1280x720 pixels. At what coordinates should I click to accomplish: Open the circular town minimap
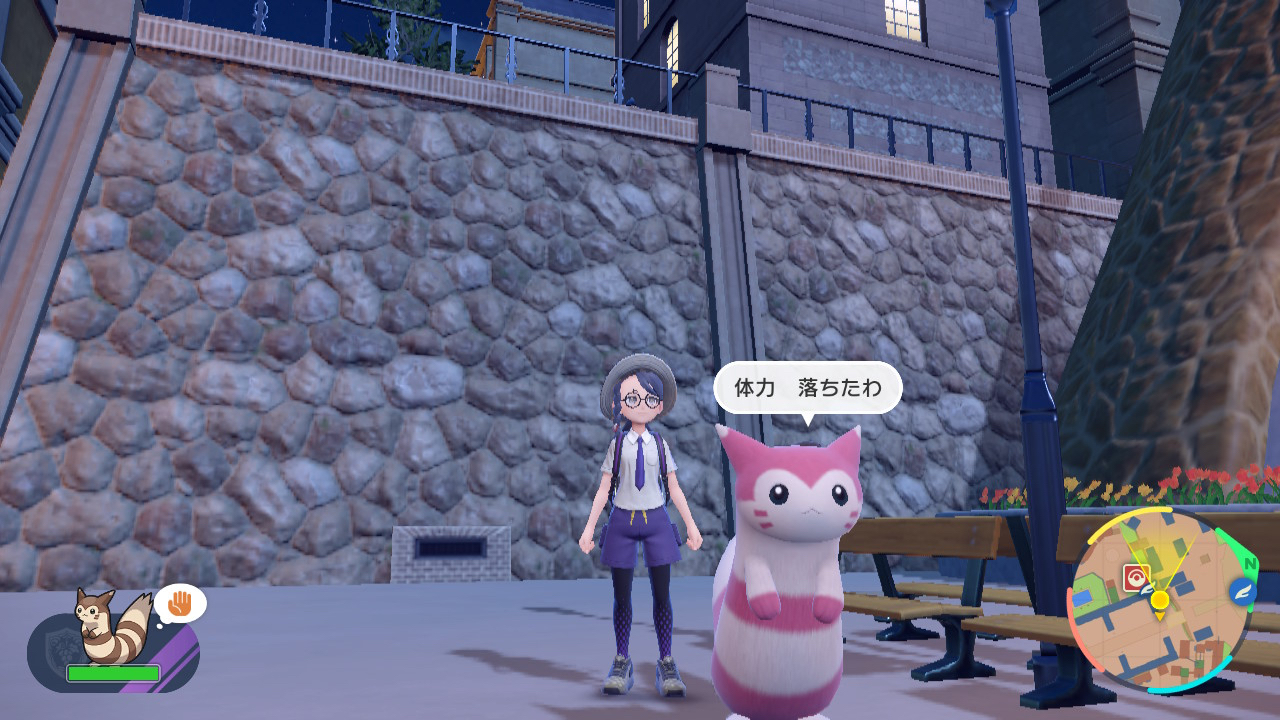point(1160,600)
